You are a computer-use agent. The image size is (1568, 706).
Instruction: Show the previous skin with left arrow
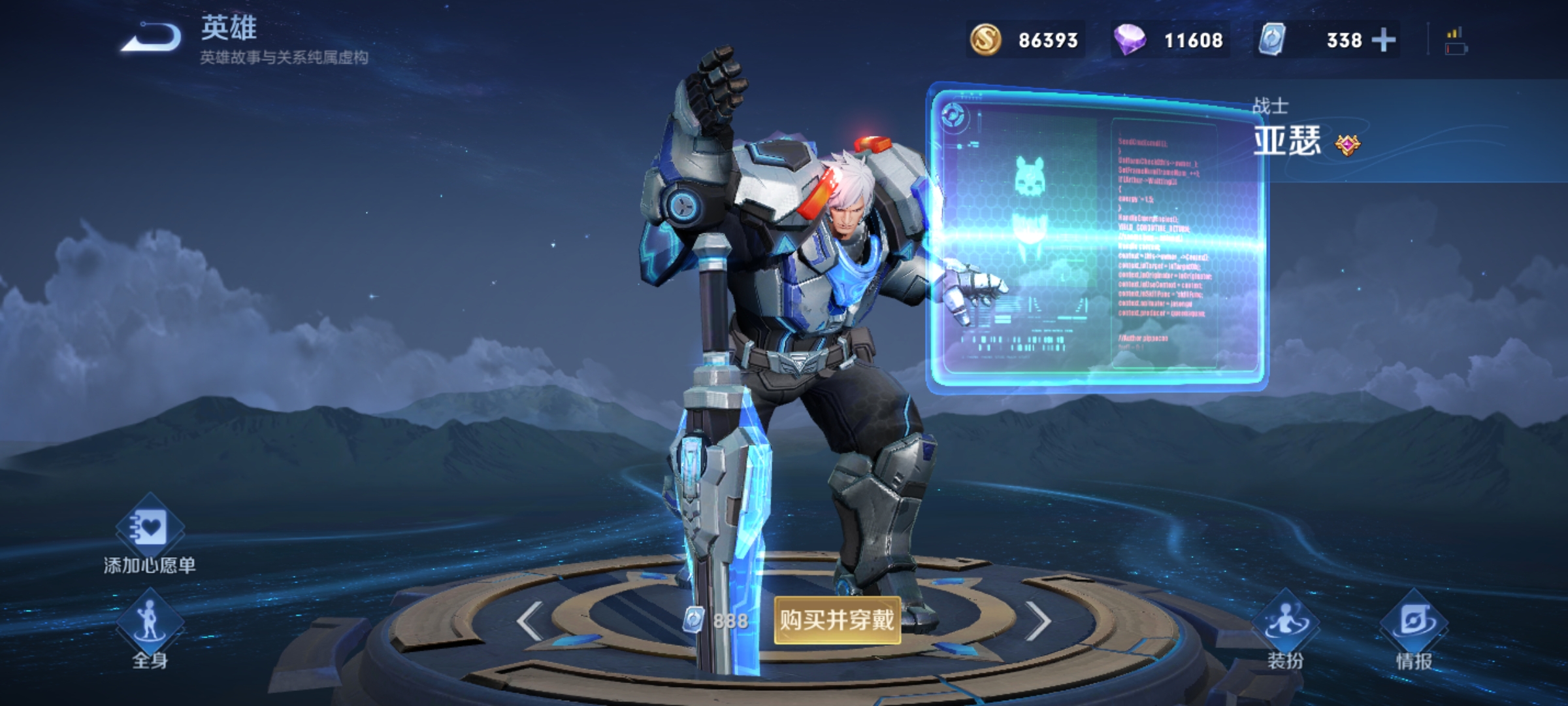(x=529, y=620)
